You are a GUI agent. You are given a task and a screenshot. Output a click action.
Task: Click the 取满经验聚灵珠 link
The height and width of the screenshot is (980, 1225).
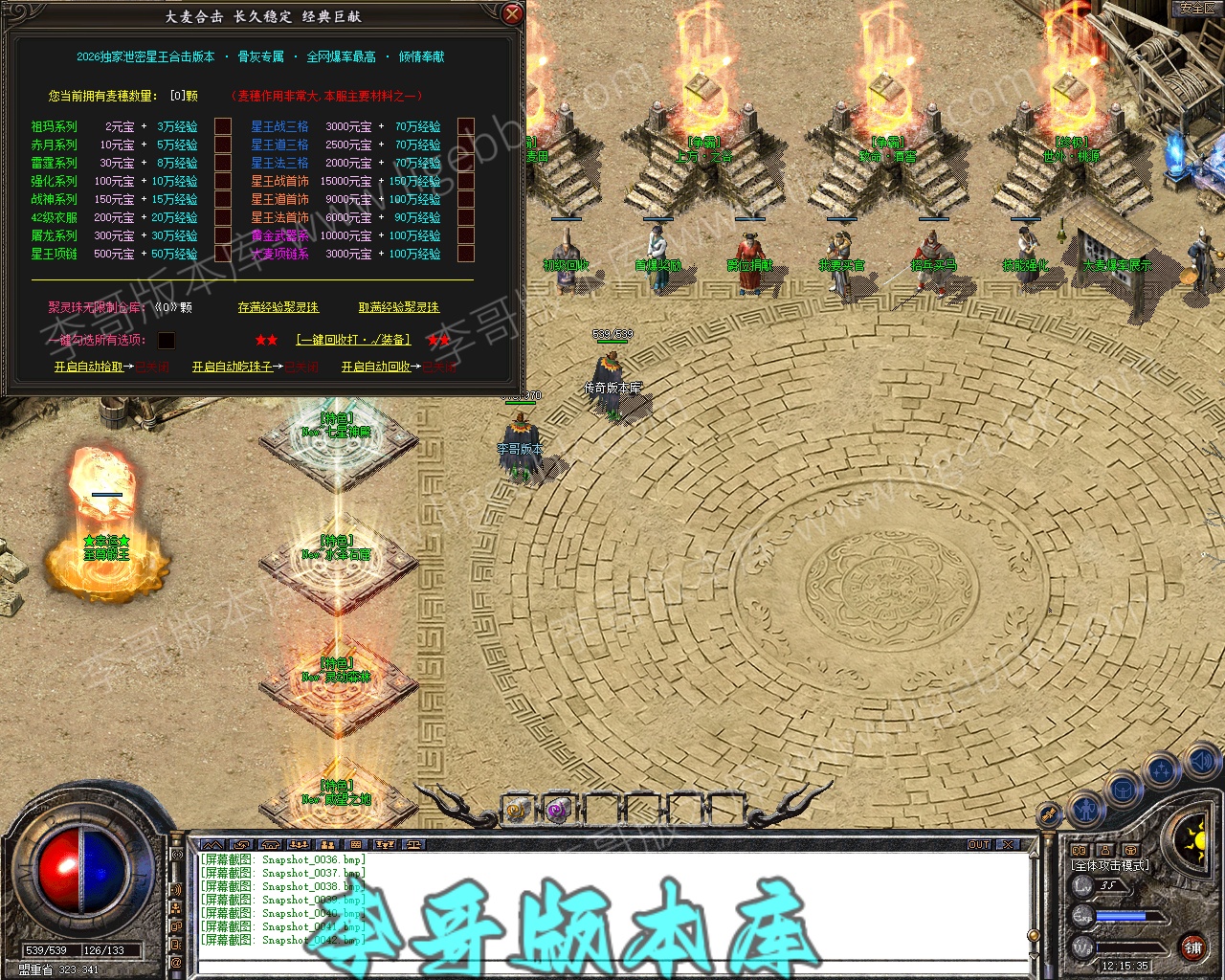399,307
